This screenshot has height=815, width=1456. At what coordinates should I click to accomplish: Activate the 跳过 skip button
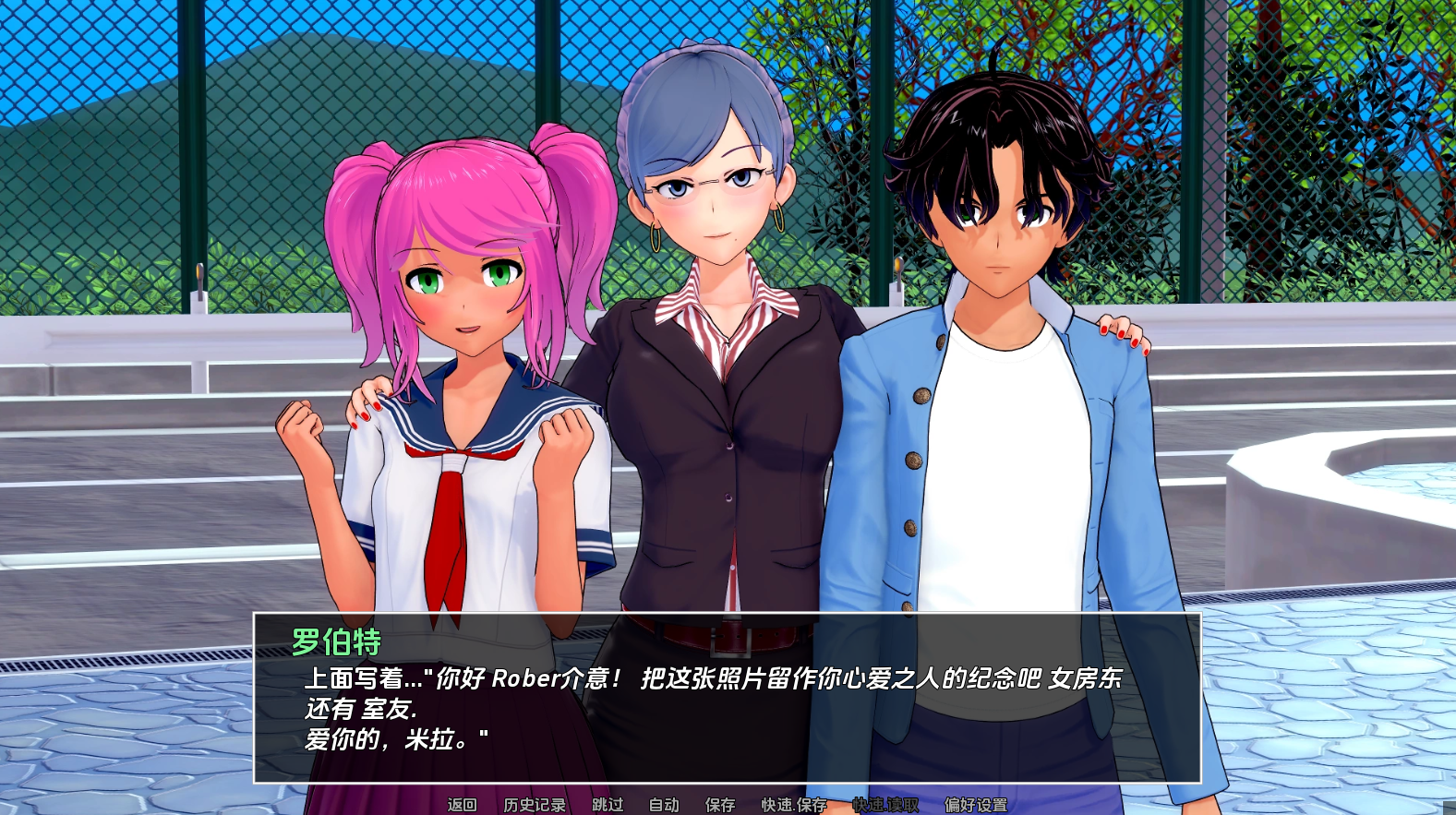(x=608, y=805)
